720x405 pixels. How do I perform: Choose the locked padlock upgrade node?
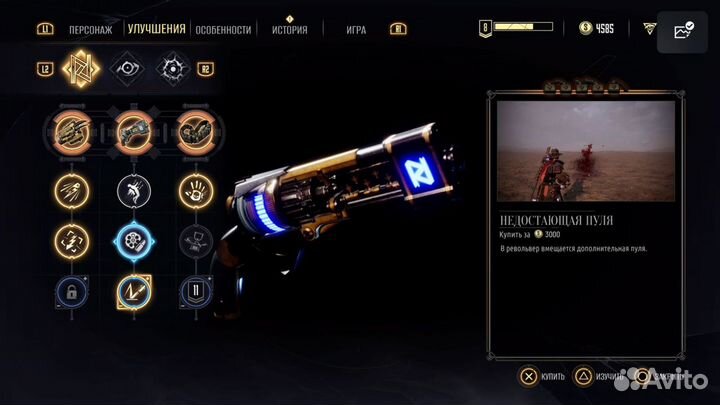point(71,292)
